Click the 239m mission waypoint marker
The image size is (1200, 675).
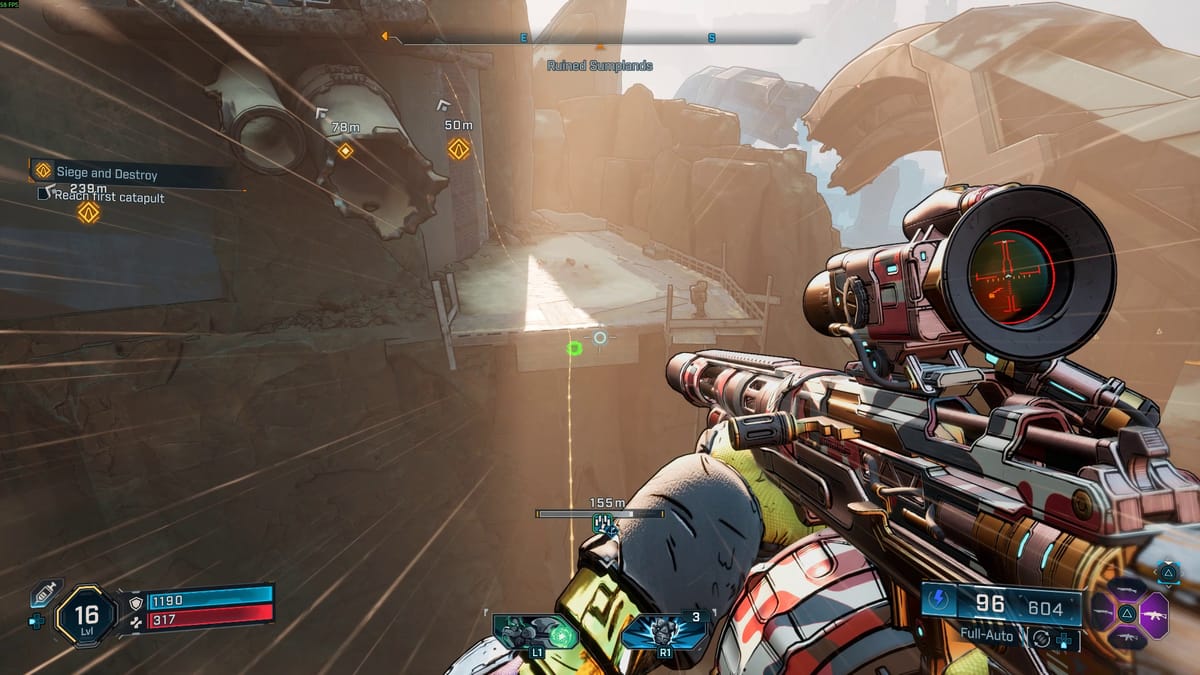89,212
